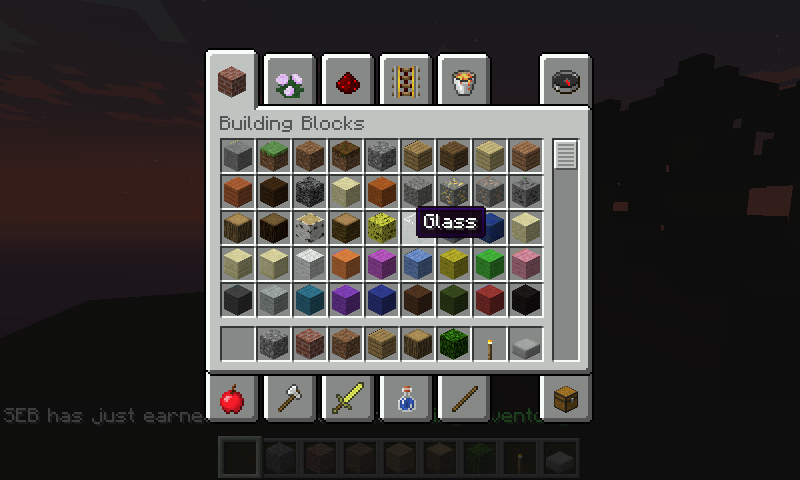Pick up the grass block
Image resolution: width=800 pixels, height=480 pixels.
[273, 156]
